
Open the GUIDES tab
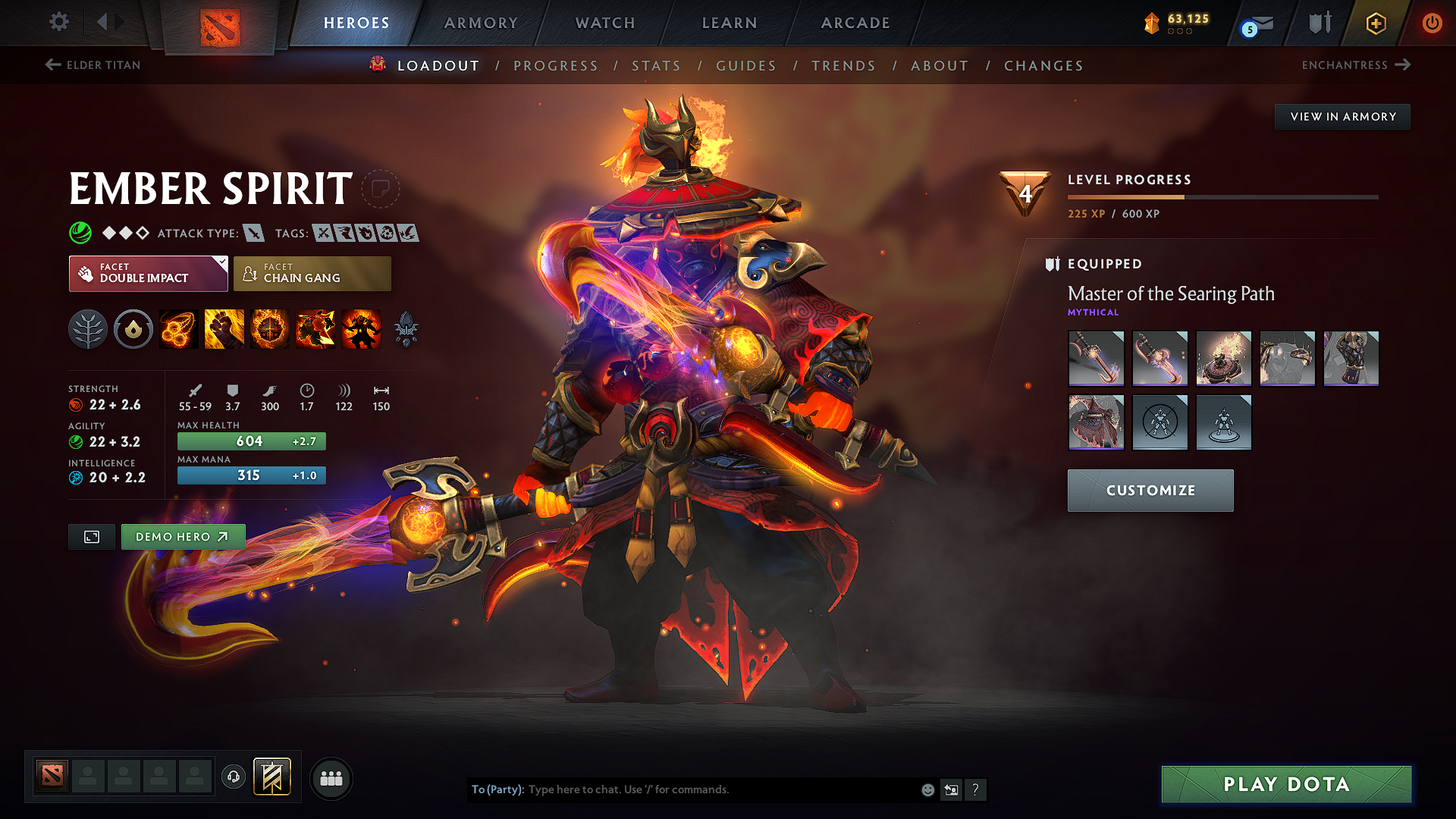pos(746,66)
